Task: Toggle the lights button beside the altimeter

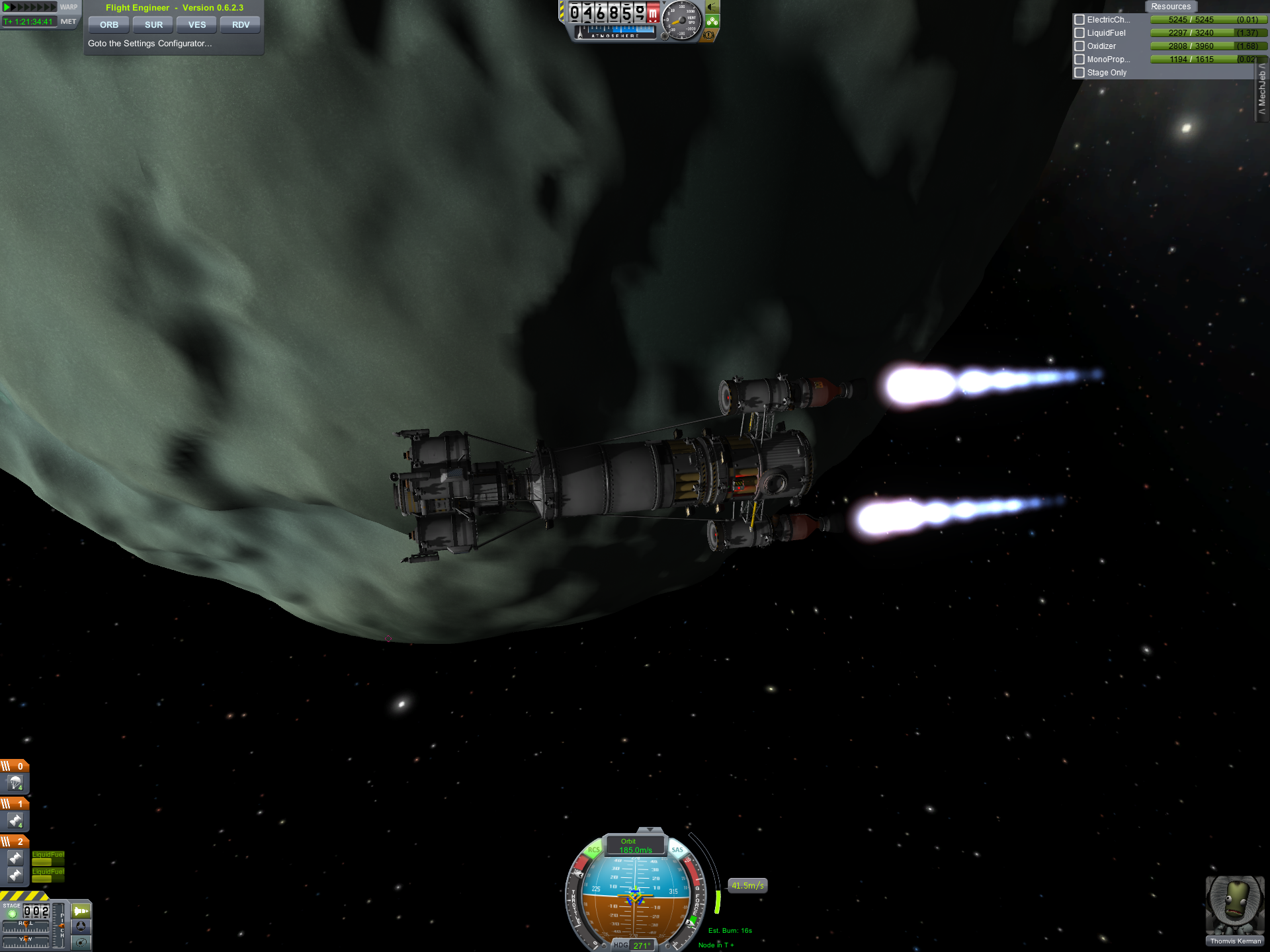Action: [x=712, y=7]
